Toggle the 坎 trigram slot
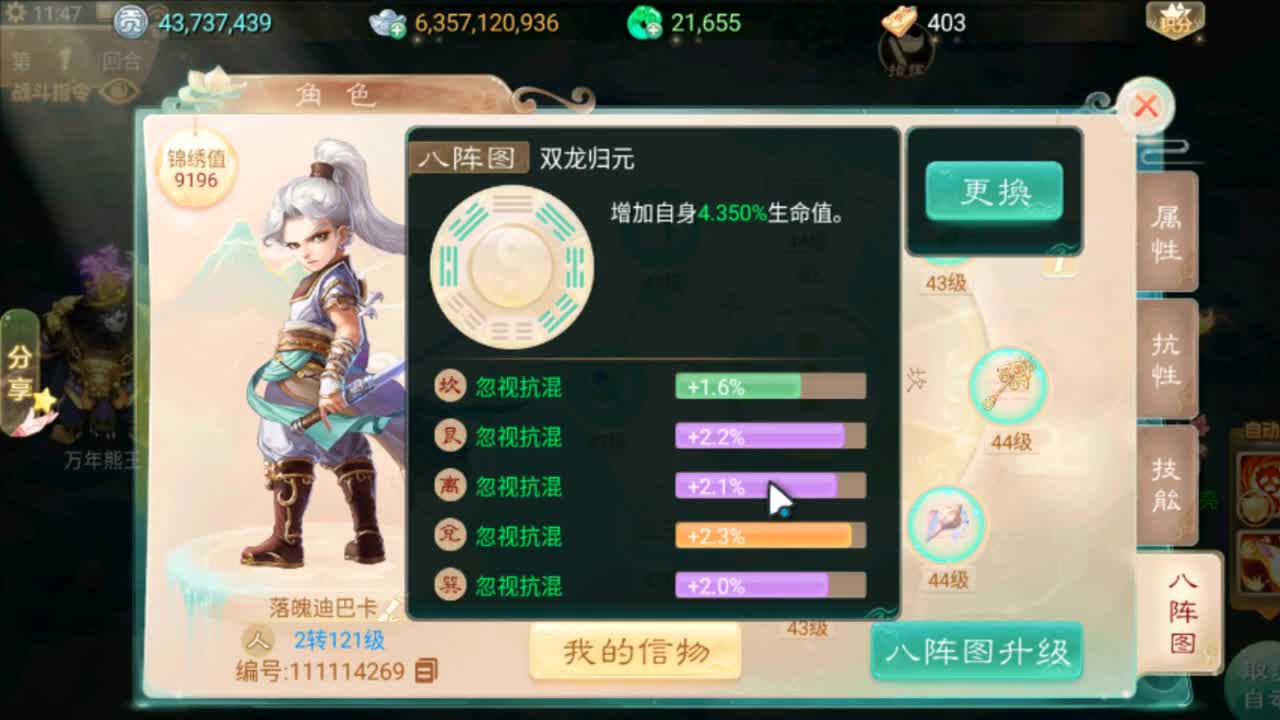 pyautogui.click(x=449, y=386)
